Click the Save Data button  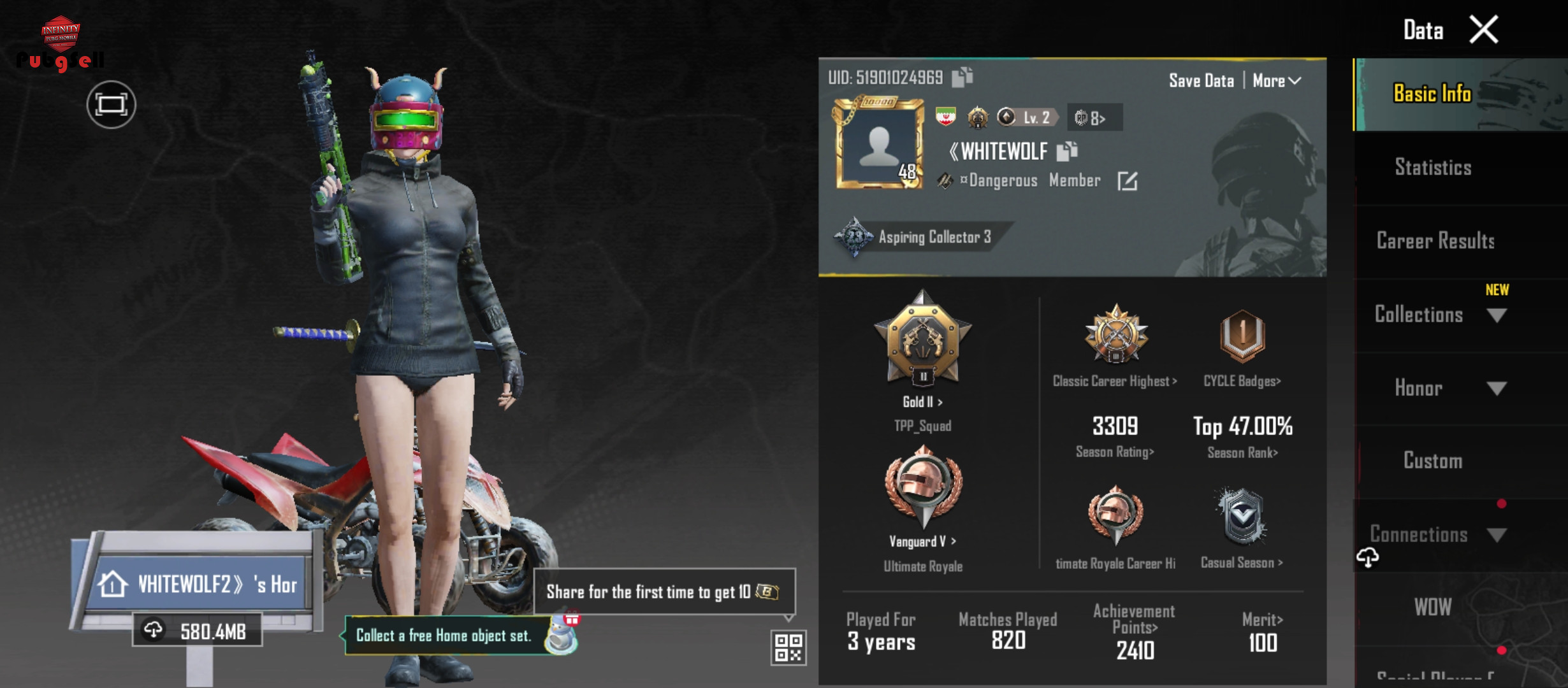(1201, 81)
